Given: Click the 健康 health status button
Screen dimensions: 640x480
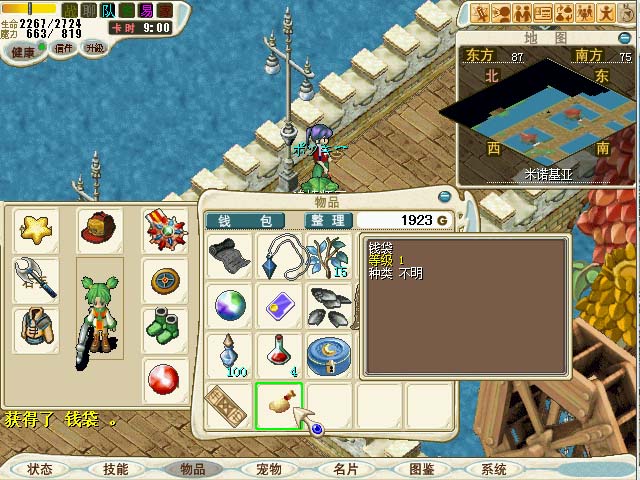Looking at the screenshot, I should 22,51.
